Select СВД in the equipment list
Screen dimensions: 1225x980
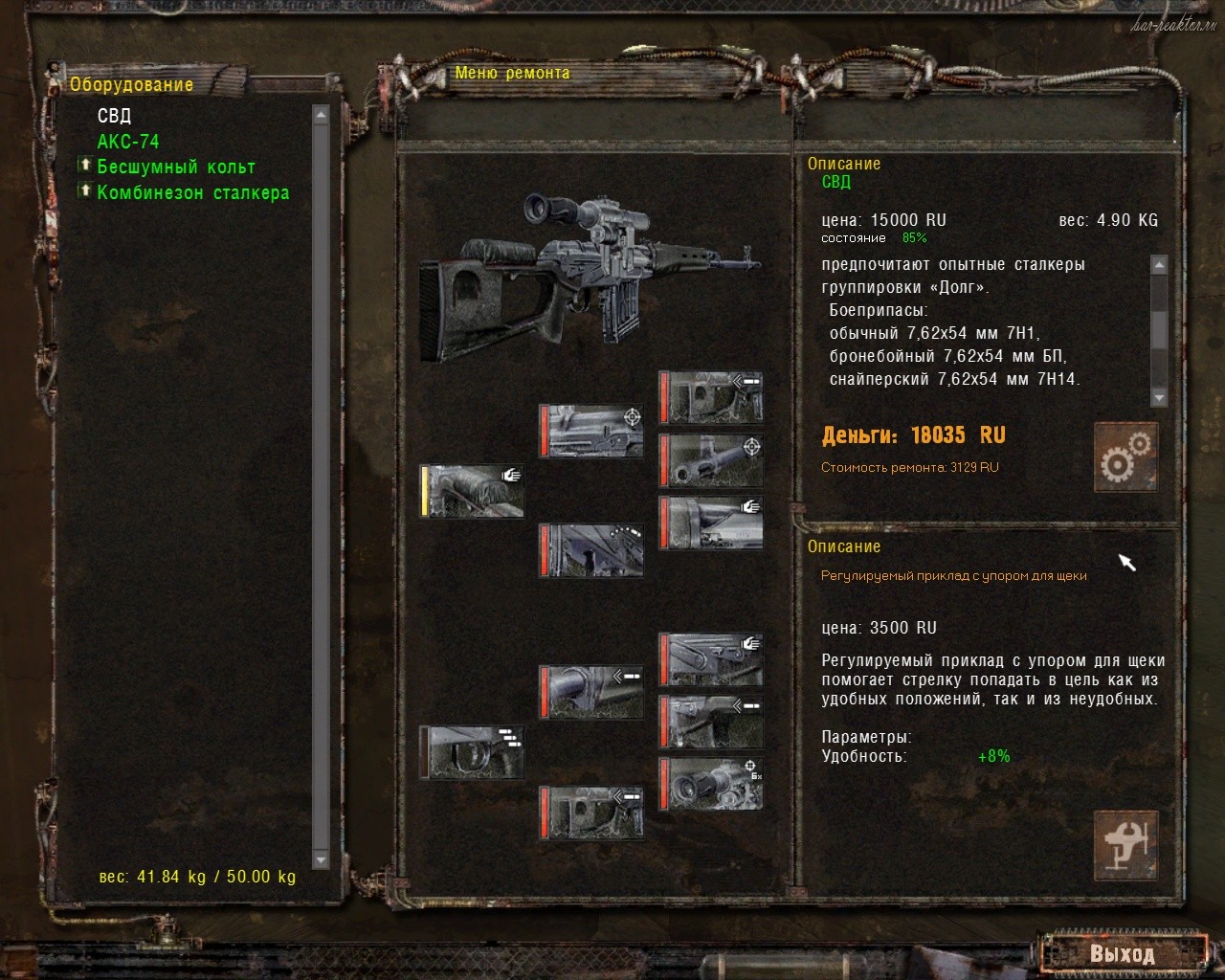pos(115,116)
